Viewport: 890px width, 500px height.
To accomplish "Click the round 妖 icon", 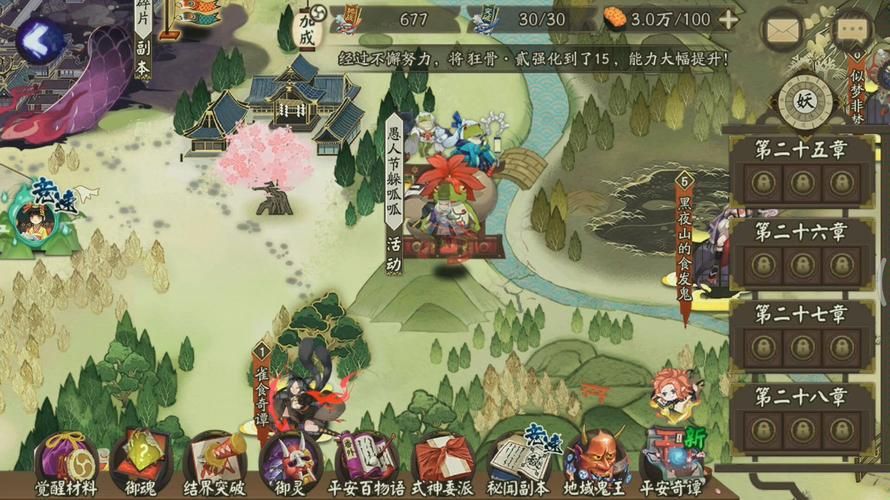I will (x=805, y=102).
